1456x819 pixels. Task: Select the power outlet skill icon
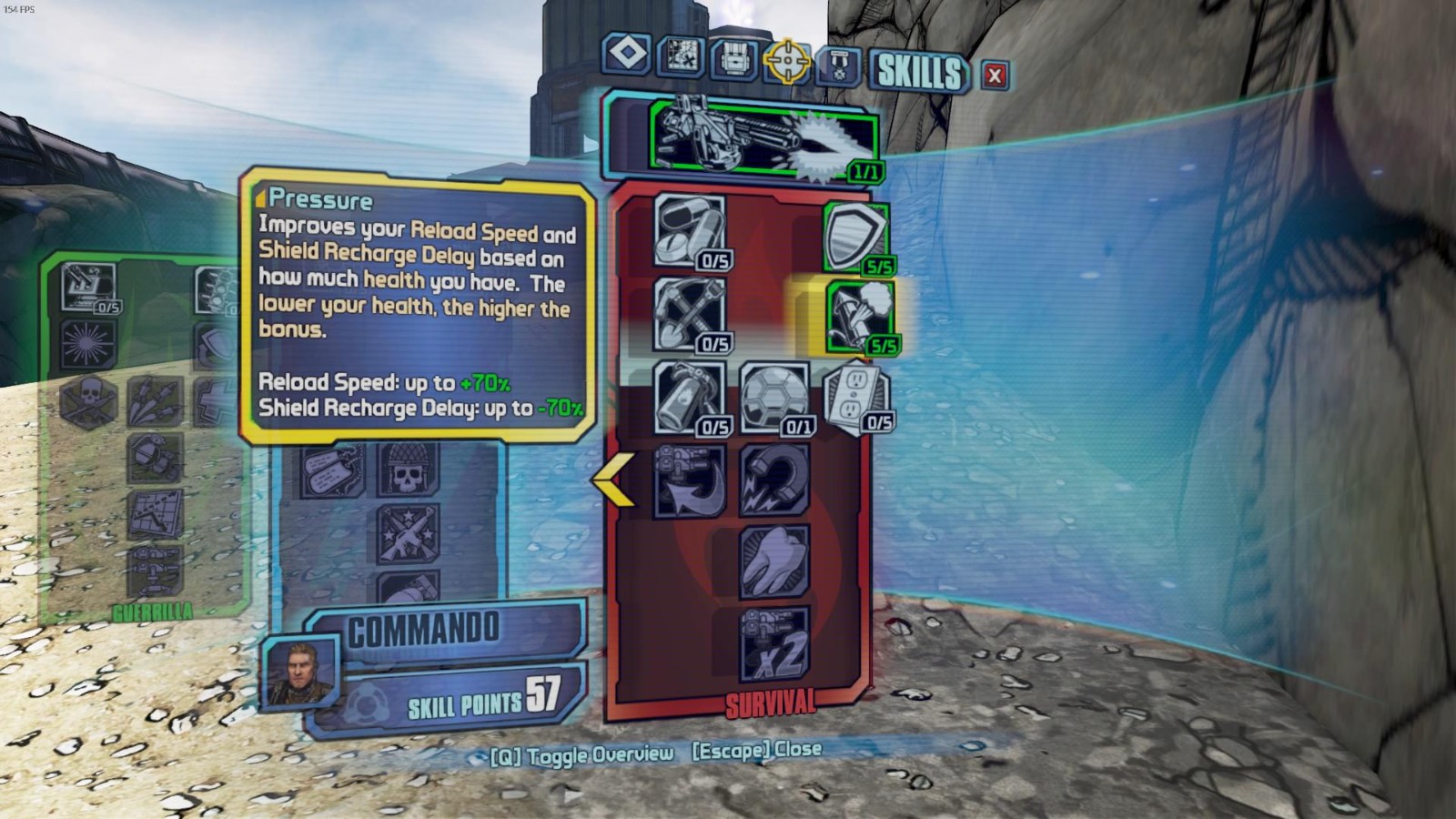[855, 396]
